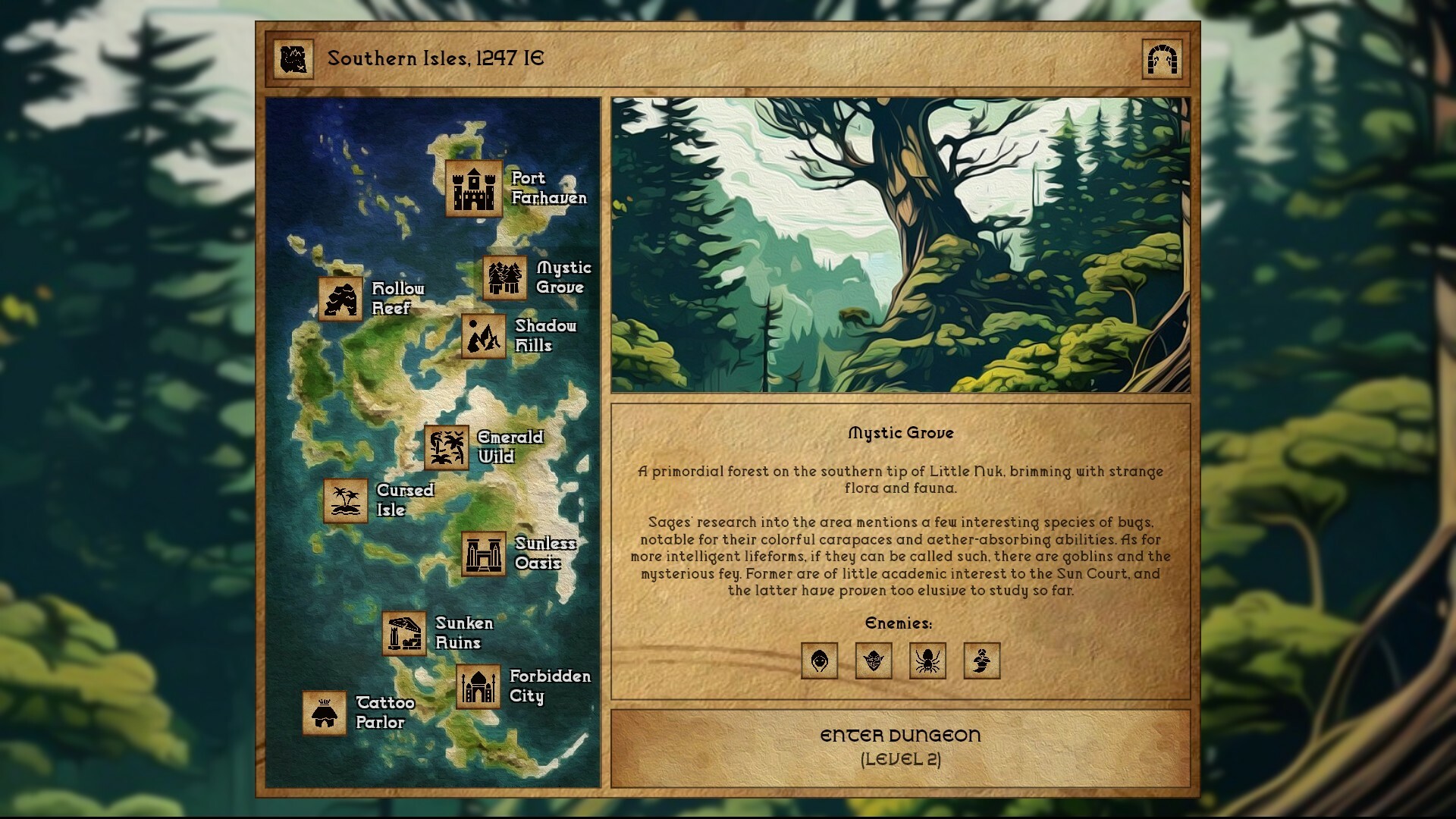Select the Port Farhaven castle icon
Viewport: 1456px width, 819px height.
point(472,188)
